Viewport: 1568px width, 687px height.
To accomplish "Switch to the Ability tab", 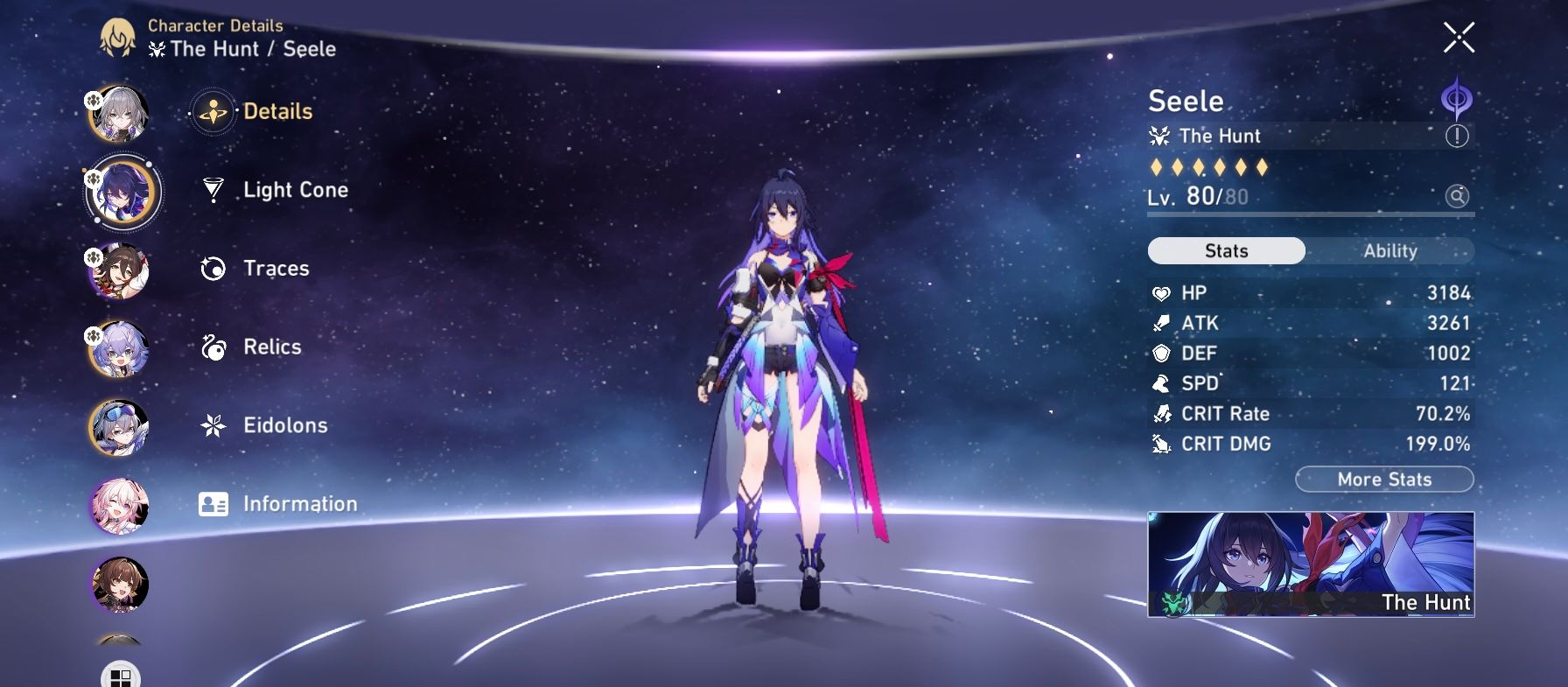I will (x=1389, y=251).
